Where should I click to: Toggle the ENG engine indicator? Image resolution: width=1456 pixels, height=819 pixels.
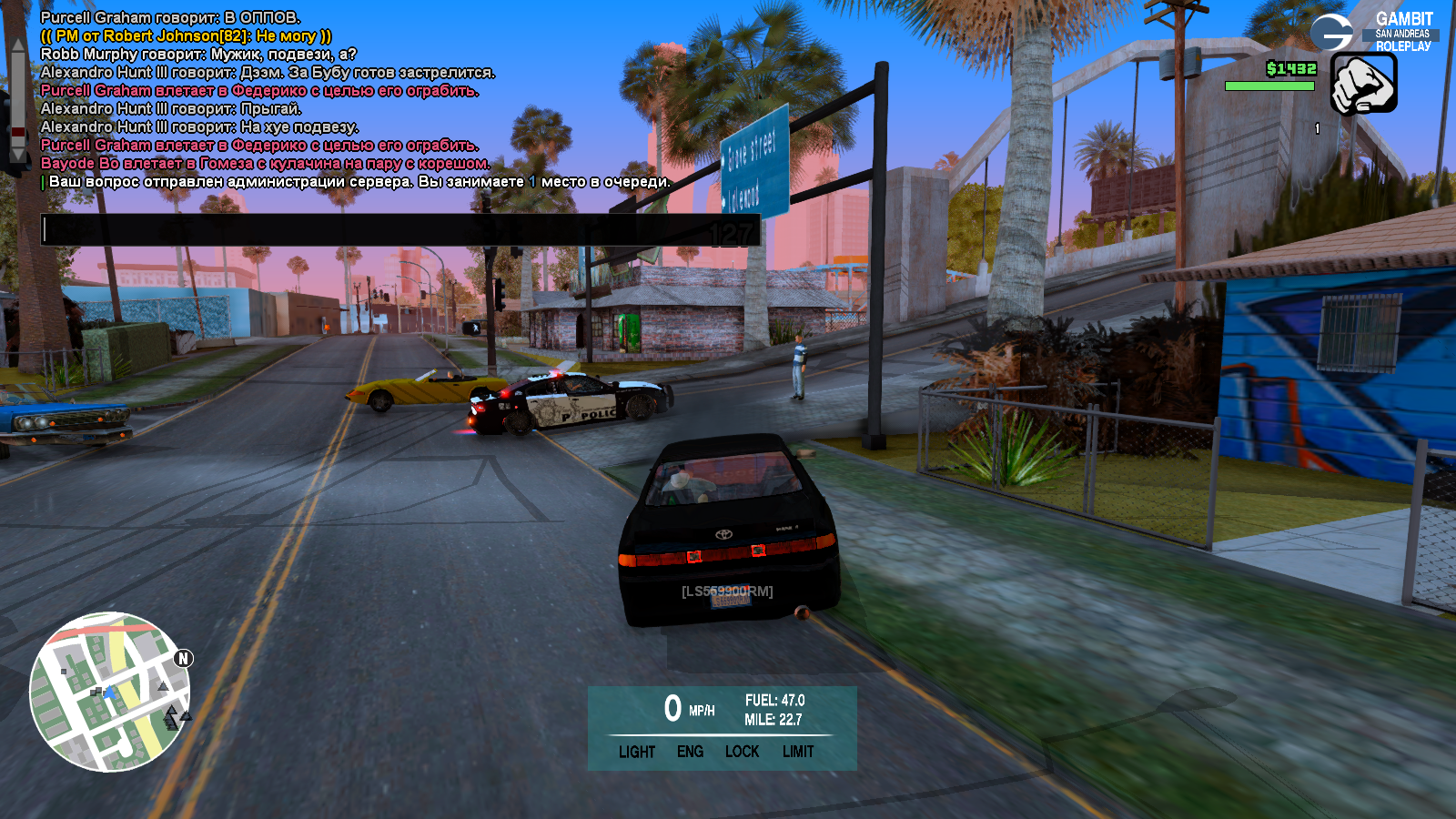coord(690,752)
